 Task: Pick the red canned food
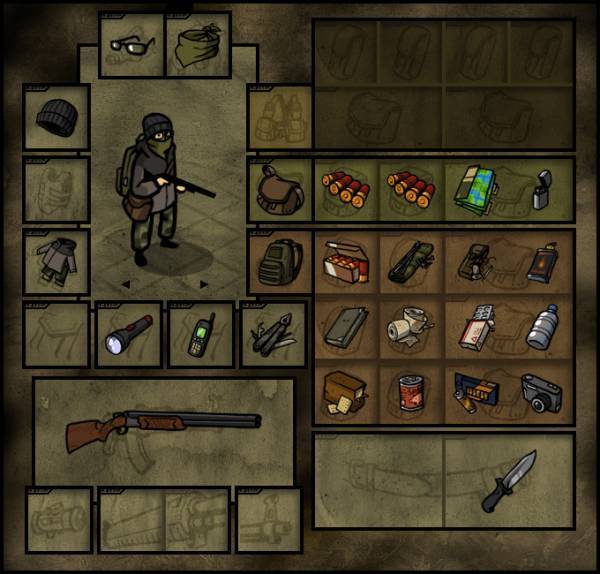[410, 392]
